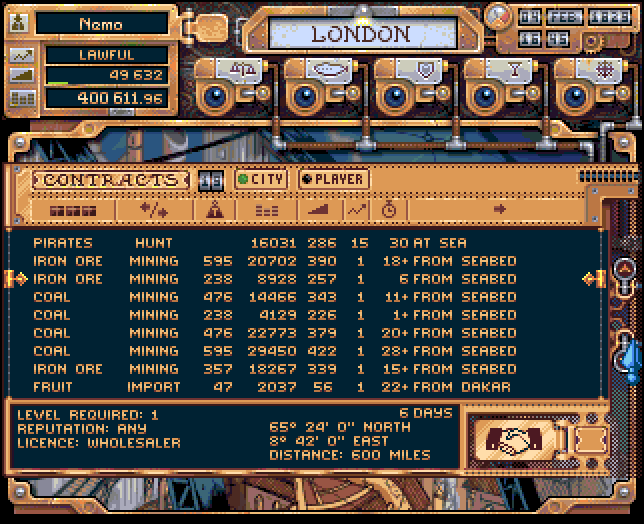The image size is (644, 524).
Task: Choose the iron ore contract paying 20702
Action: 300,261
